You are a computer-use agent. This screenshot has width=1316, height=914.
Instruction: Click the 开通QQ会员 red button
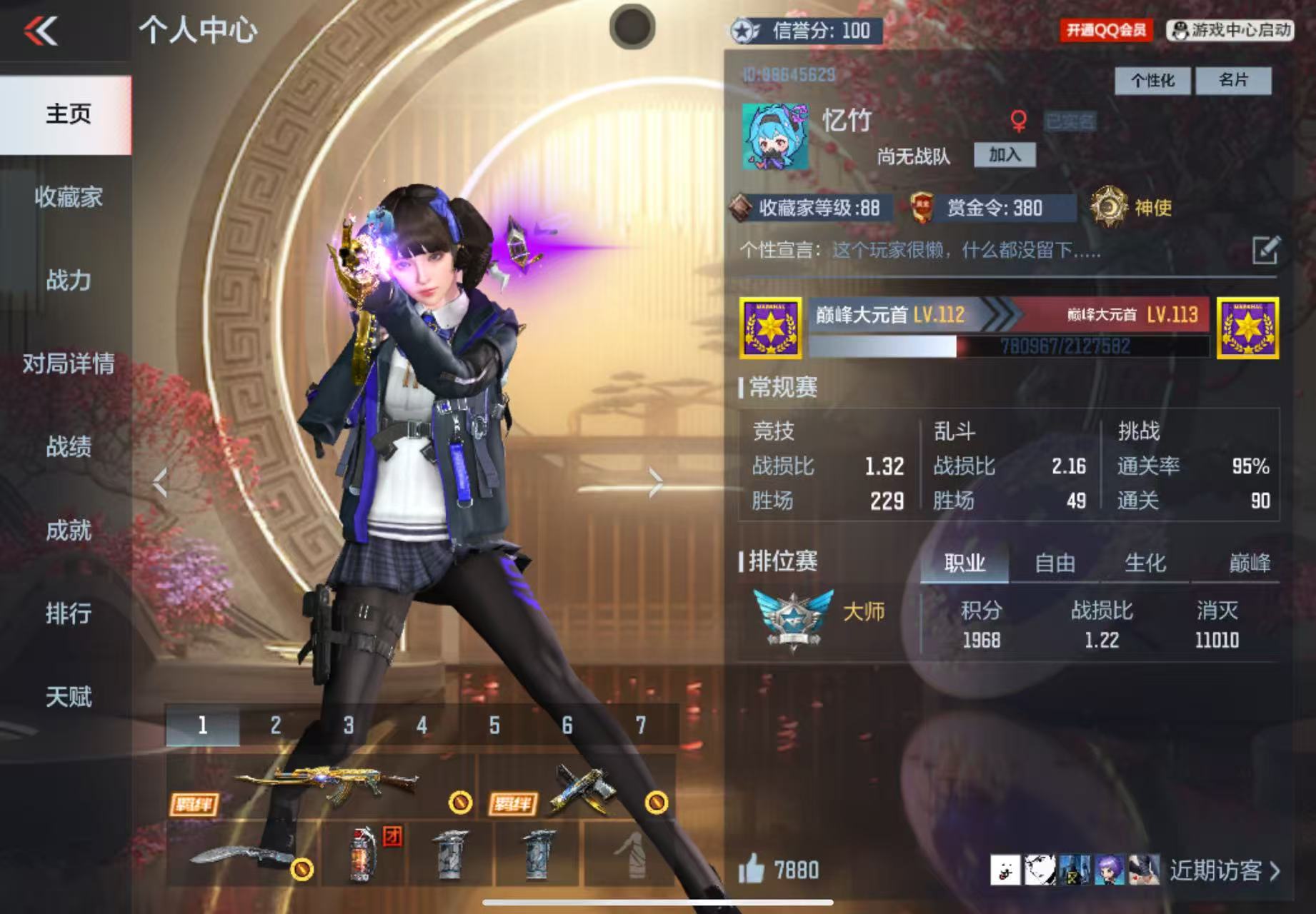[x=1106, y=30]
